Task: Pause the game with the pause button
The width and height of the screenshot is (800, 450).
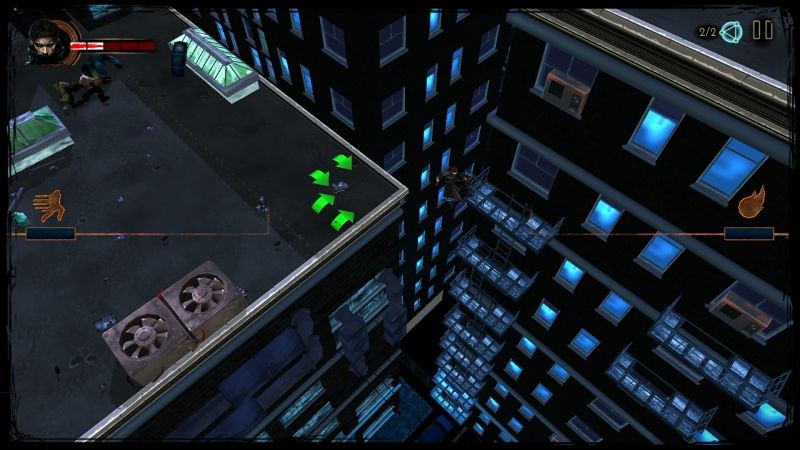Action: (x=762, y=31)
